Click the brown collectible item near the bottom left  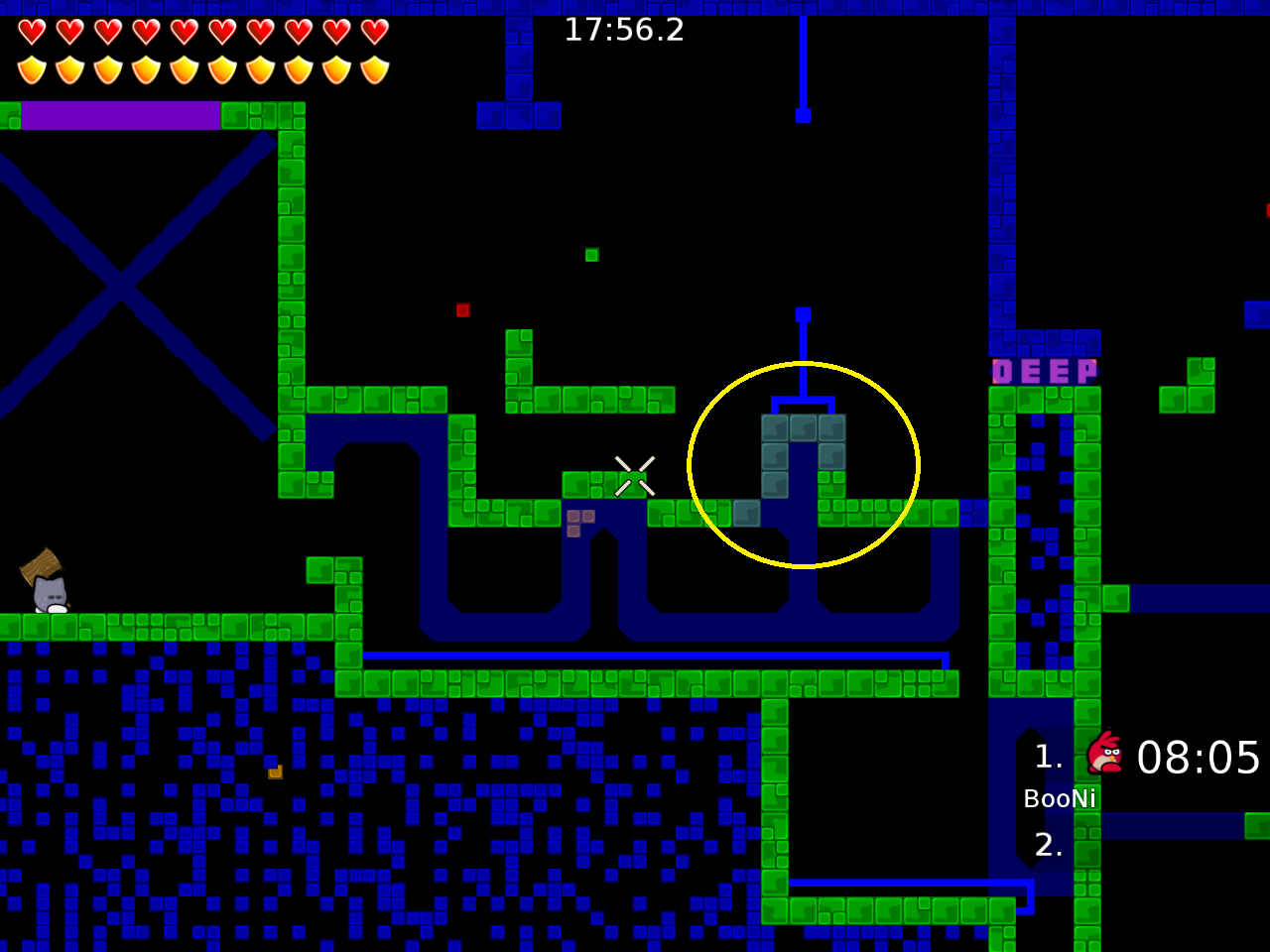[274, 772]
